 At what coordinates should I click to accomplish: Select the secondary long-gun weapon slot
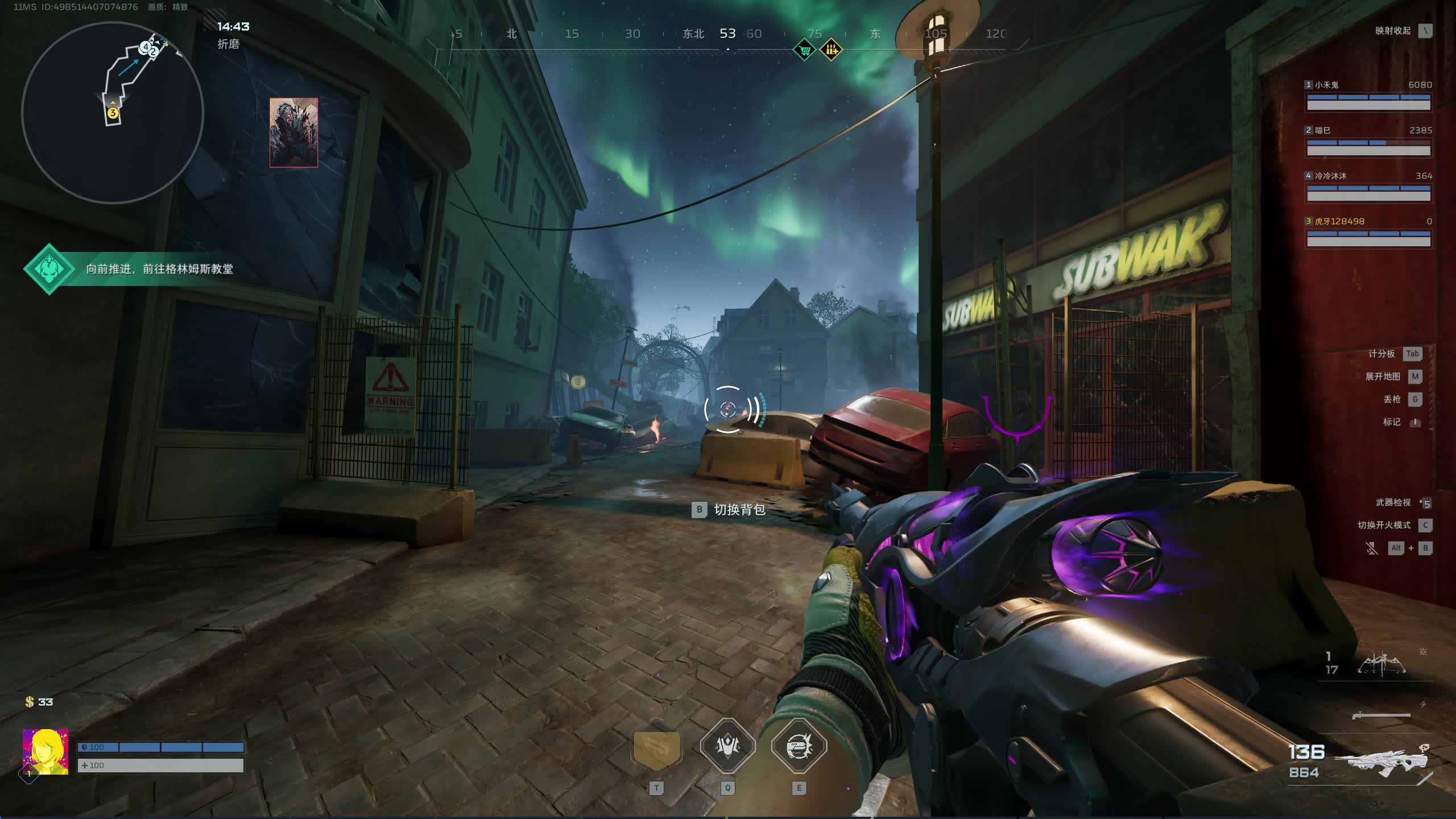1381,715
